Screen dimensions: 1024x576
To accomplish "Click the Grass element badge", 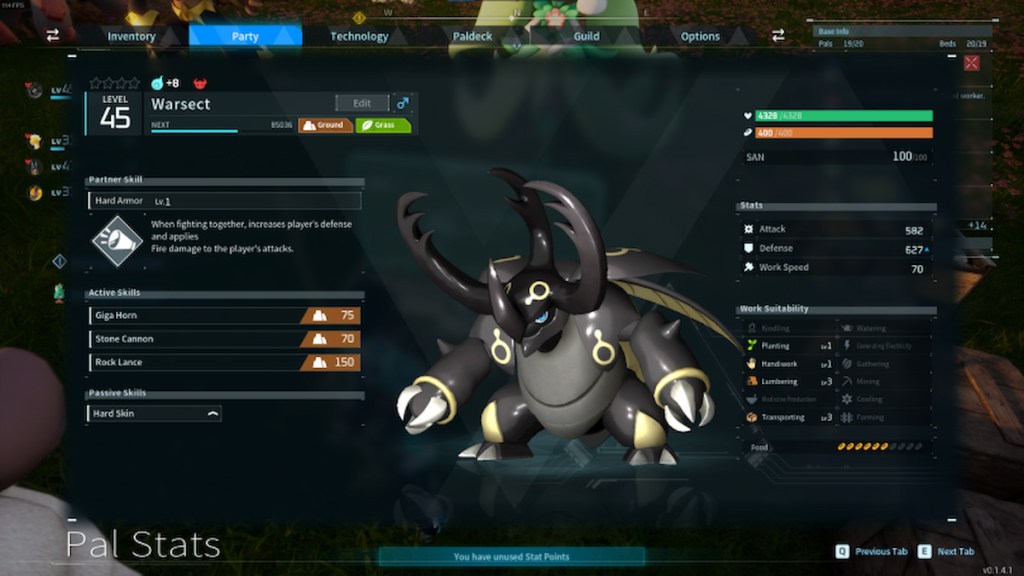I will coord(383,126).
